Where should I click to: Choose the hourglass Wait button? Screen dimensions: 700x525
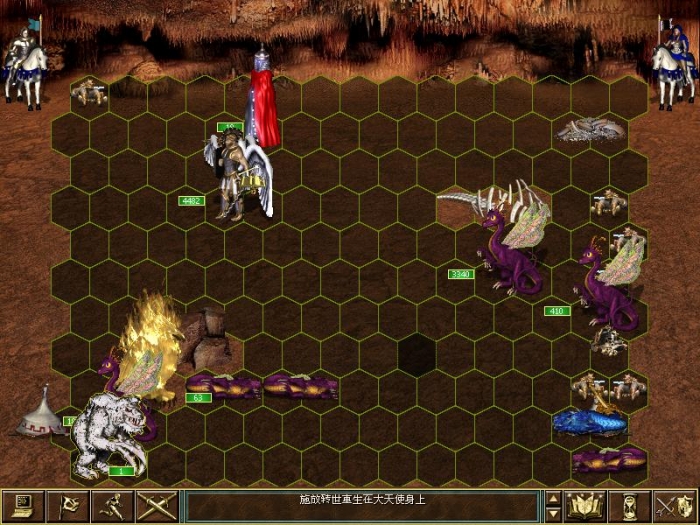click(x=629, y=506)
